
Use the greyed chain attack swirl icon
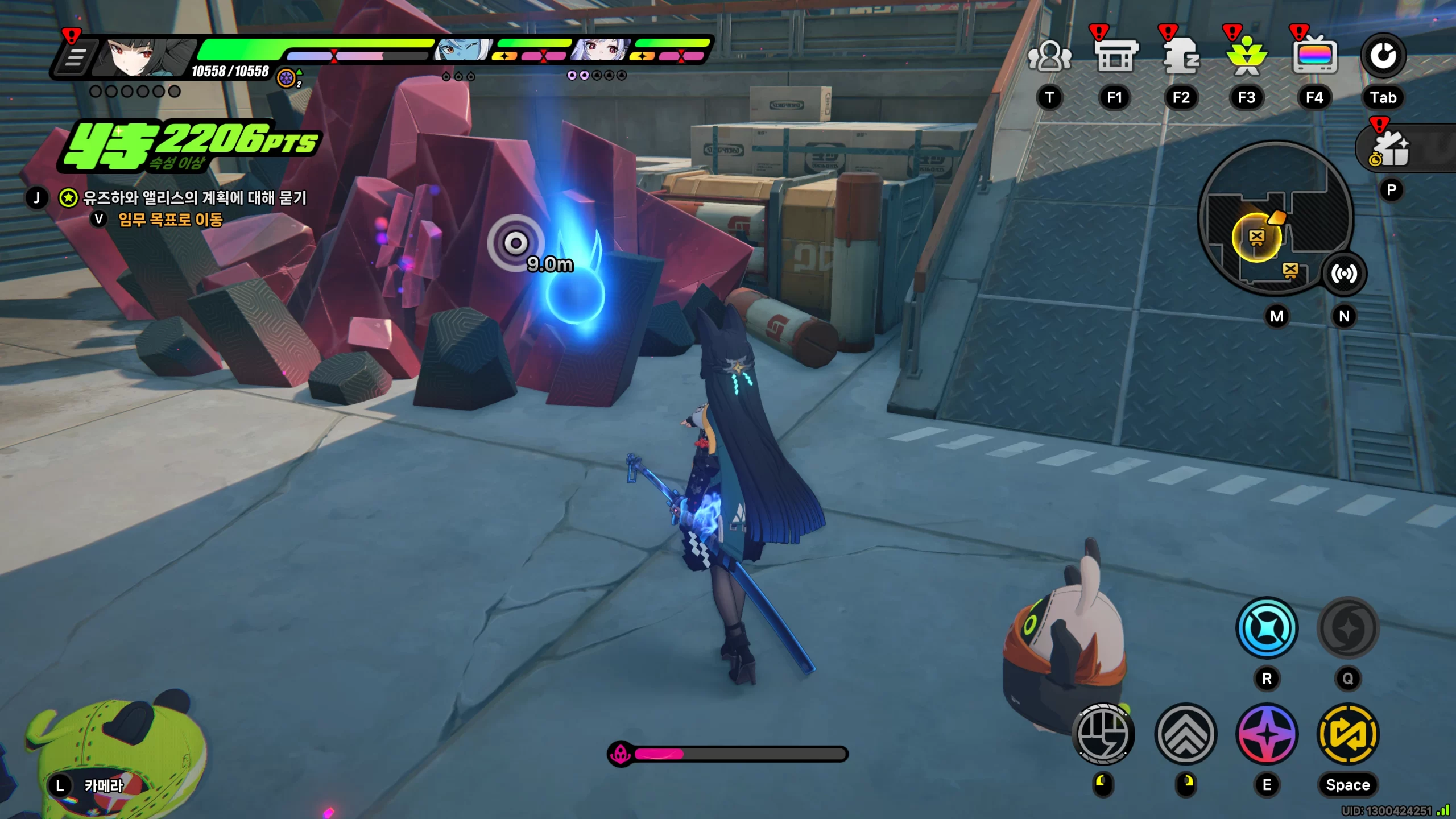(x=1348, y=628)
